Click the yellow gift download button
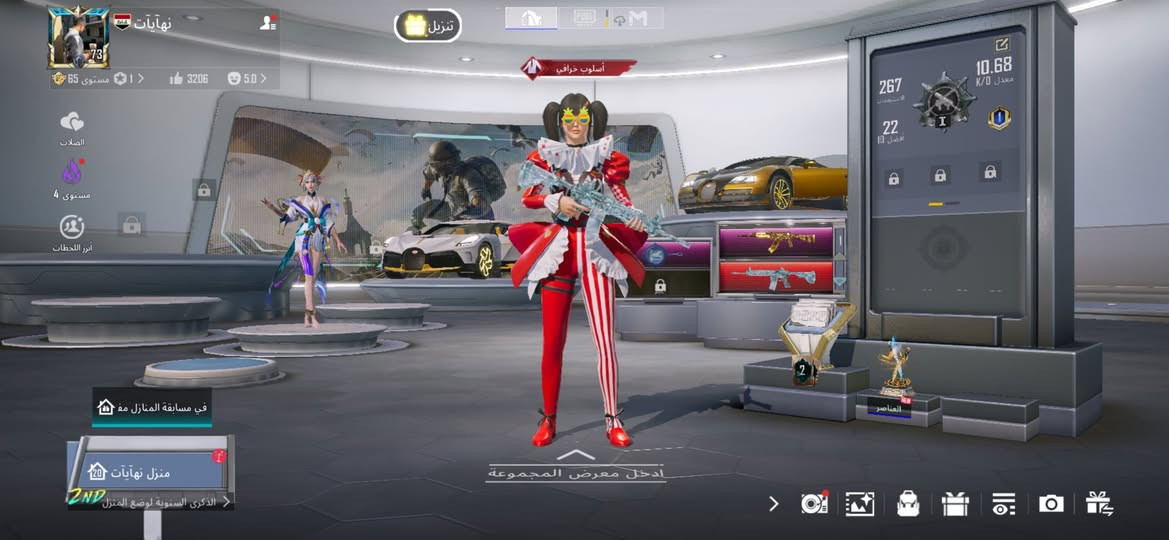Screen dimensions: 1169x540 tap(428, 26)
